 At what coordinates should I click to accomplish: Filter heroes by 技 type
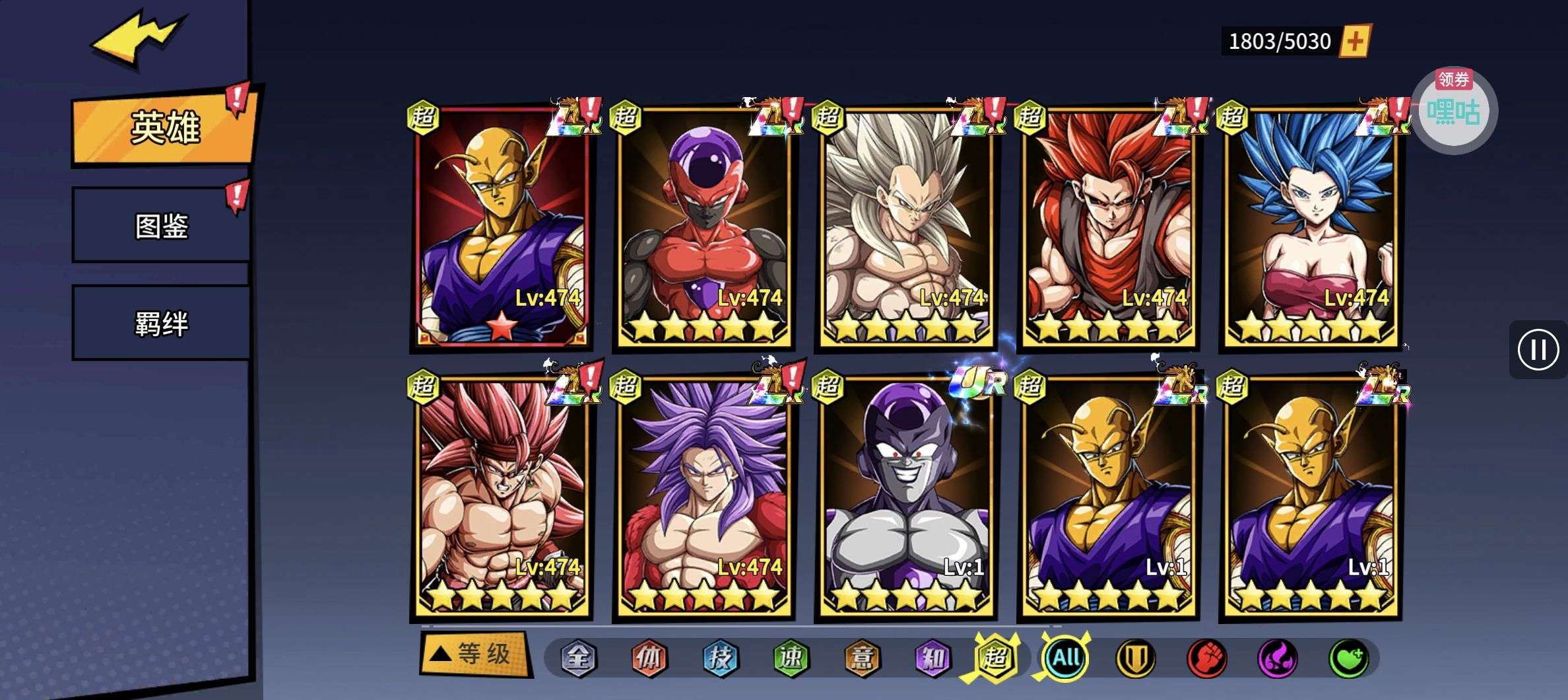pyautogui.click(x=720, y=658)
